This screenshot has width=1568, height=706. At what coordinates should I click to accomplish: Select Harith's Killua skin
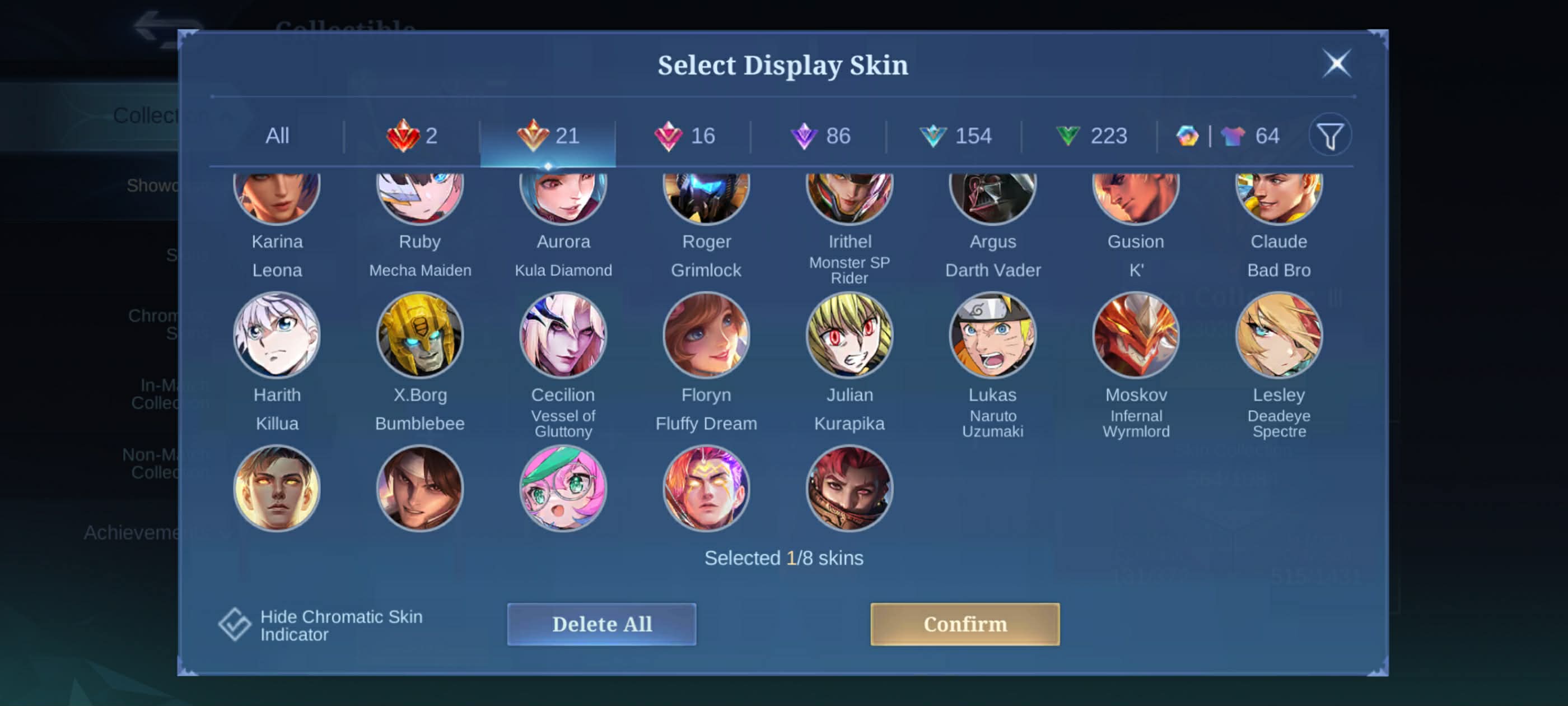pos(277,335)
